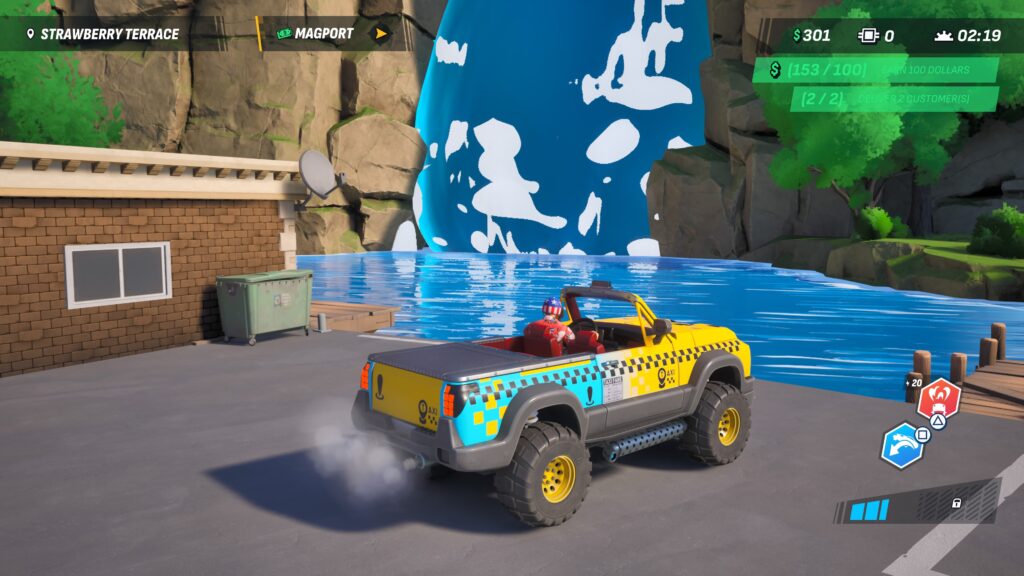Activate the red boost flames ability icon

[939, 399]
